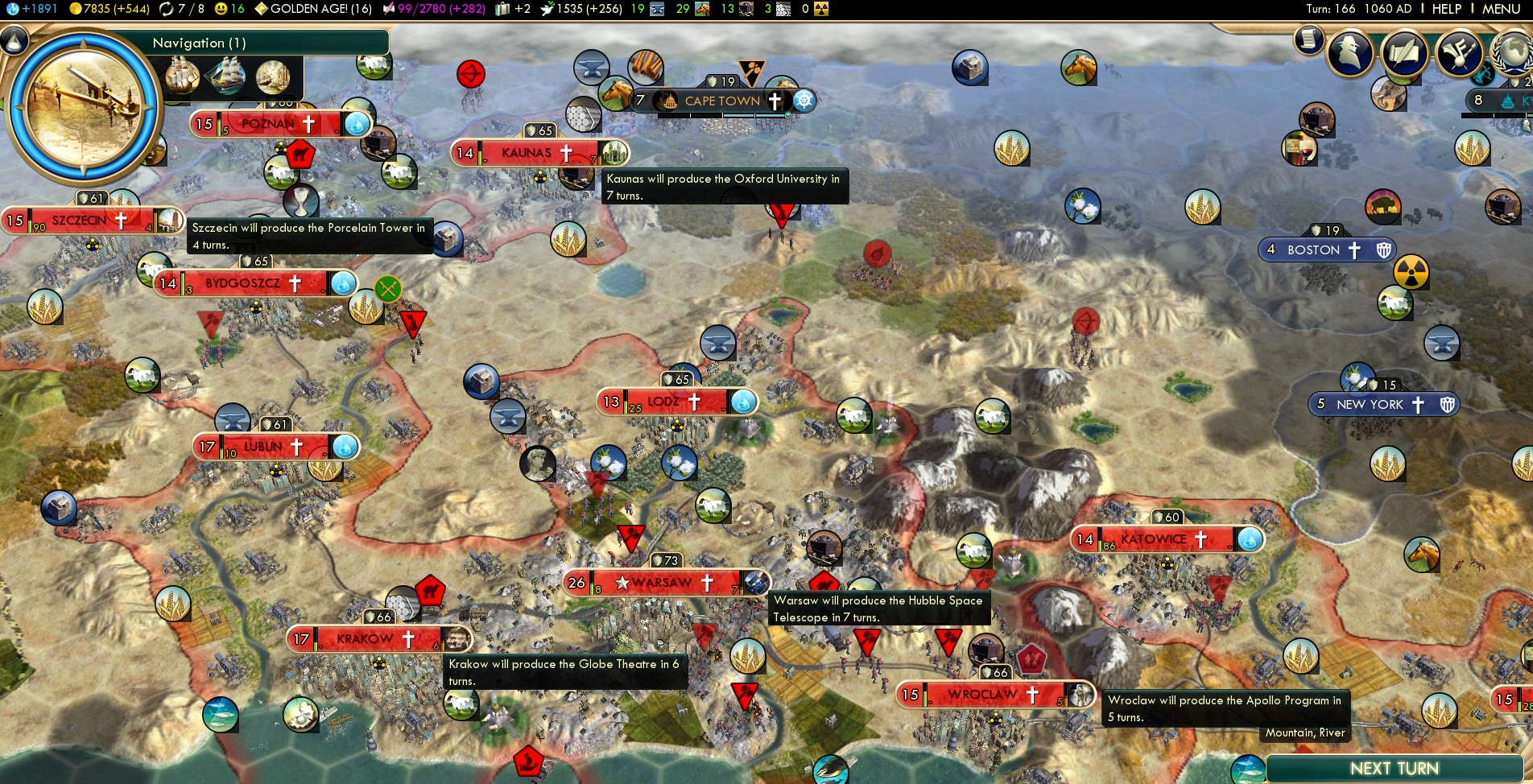Open the science flask button beside research
The image size is (1533, 784).
tap(14, 40)
